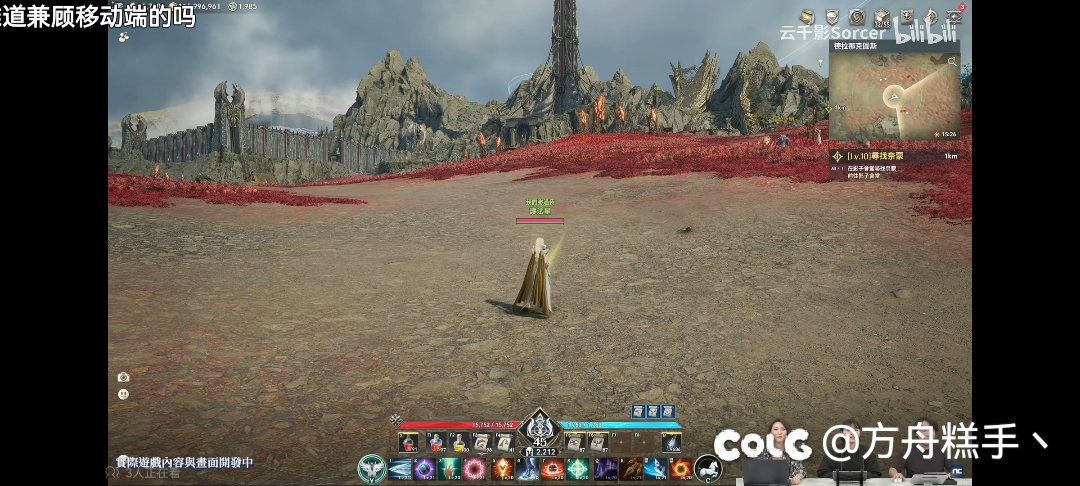Click the class emblem showing level 45

tap(540, 430)
